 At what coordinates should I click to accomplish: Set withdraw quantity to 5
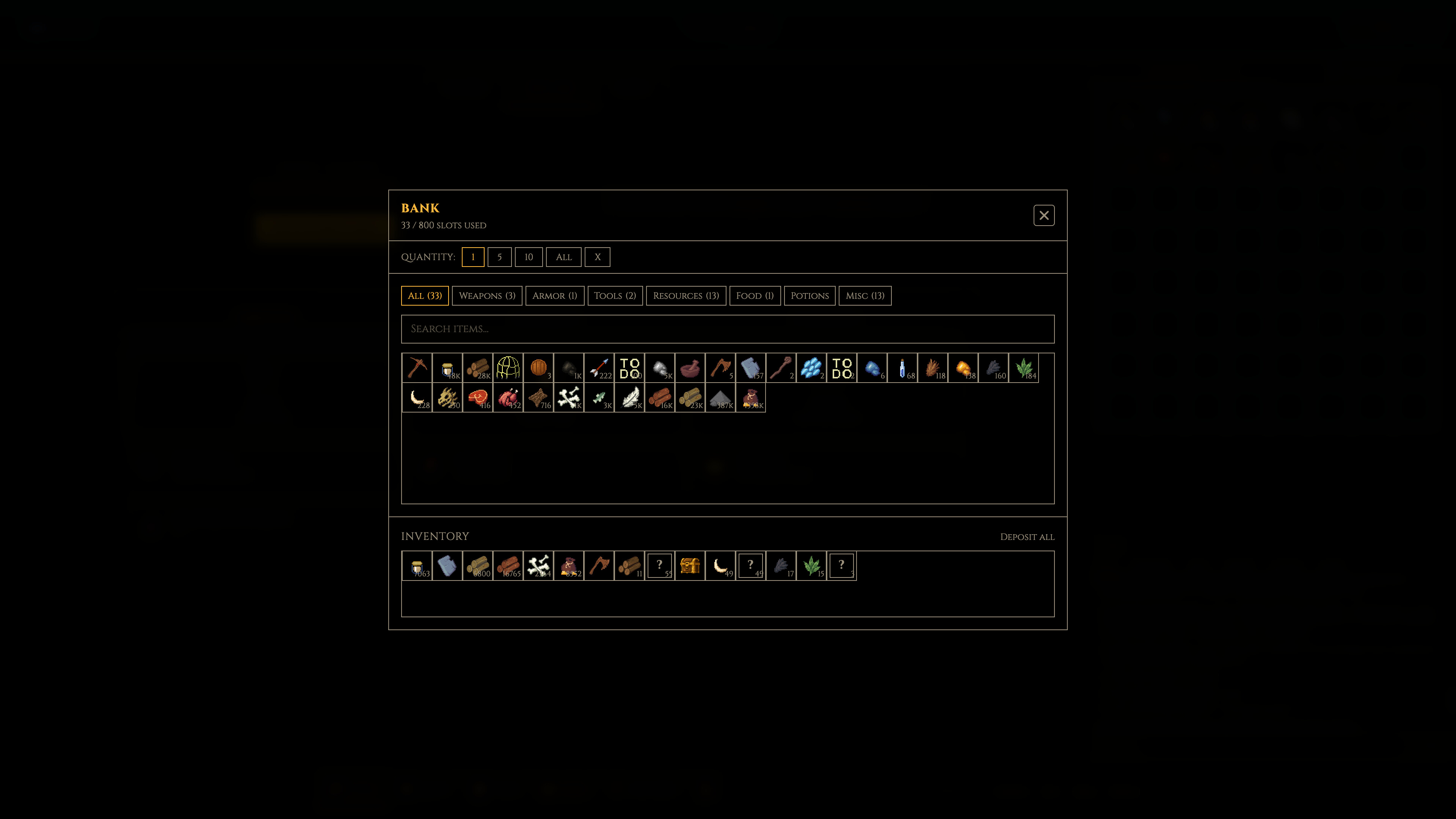pyautogui.click(x=500, y=257)
